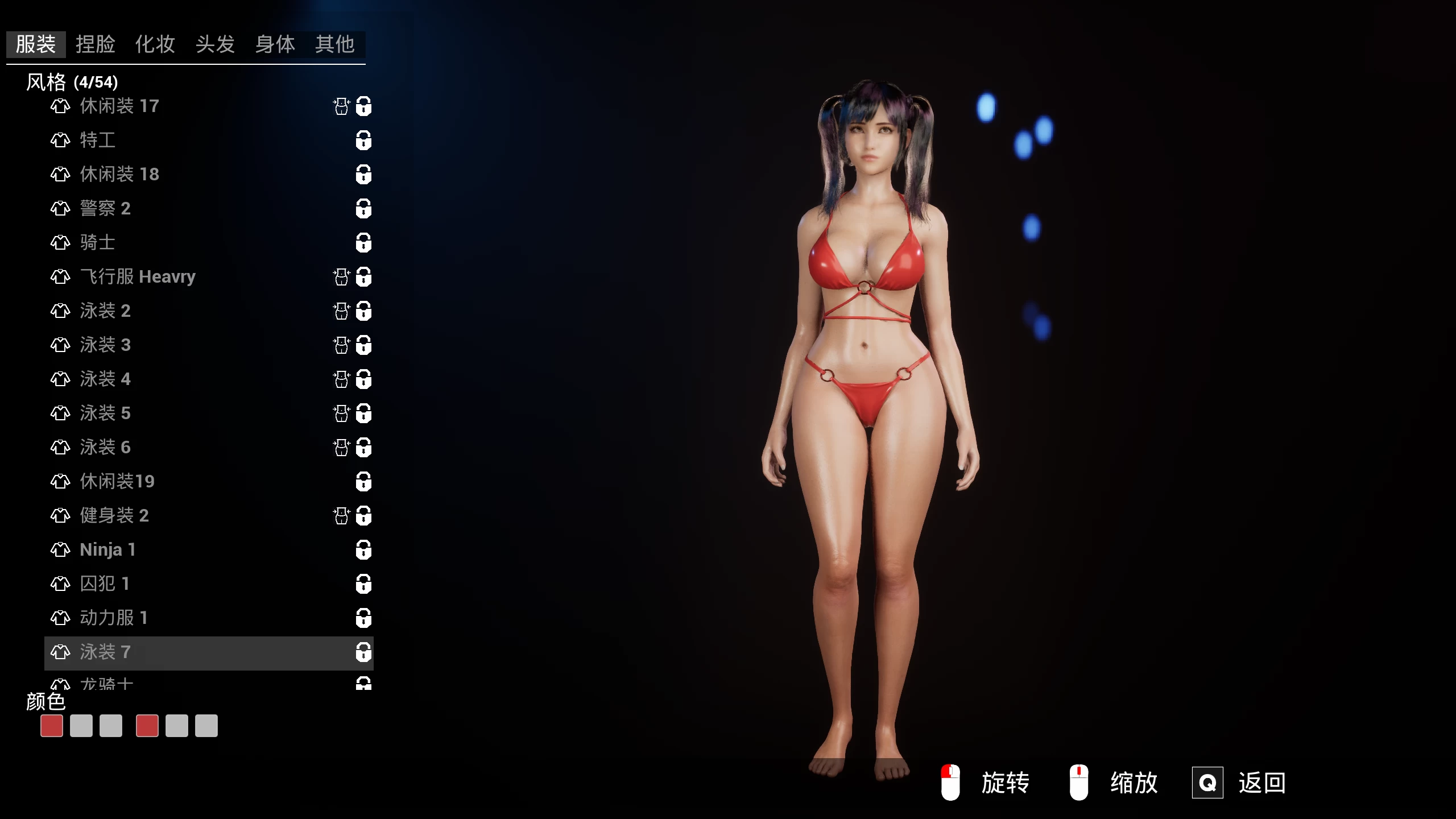Click the second gray color swatch
The height and width of the screenshot is (819, 1456).
click(x=81, y=726)
